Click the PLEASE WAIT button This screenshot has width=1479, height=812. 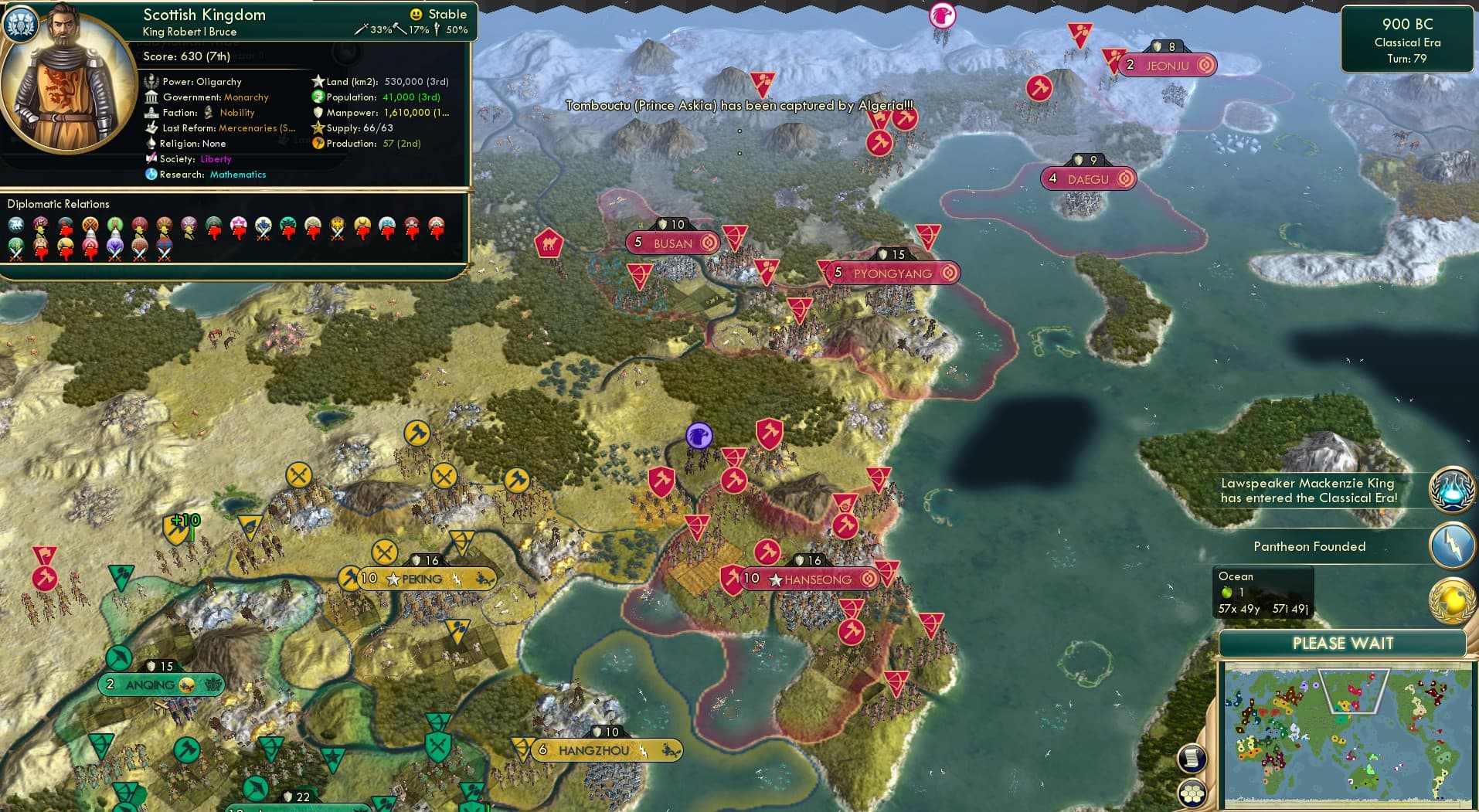(1342, 643)
